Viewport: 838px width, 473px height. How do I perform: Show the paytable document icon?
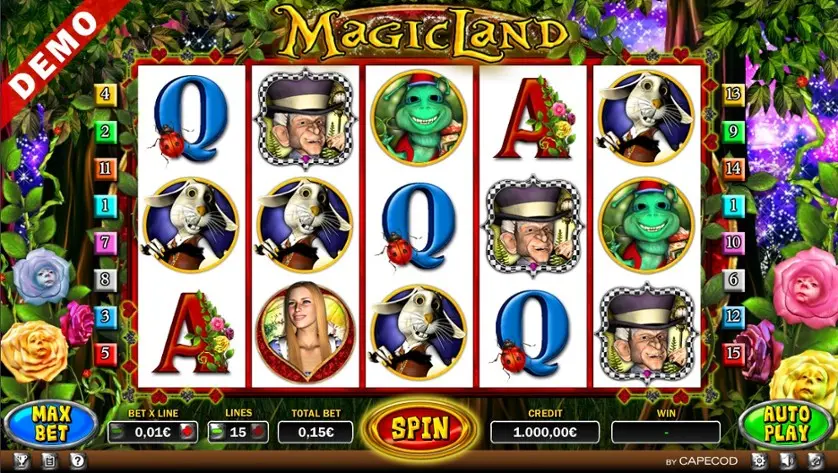(49, 461)
